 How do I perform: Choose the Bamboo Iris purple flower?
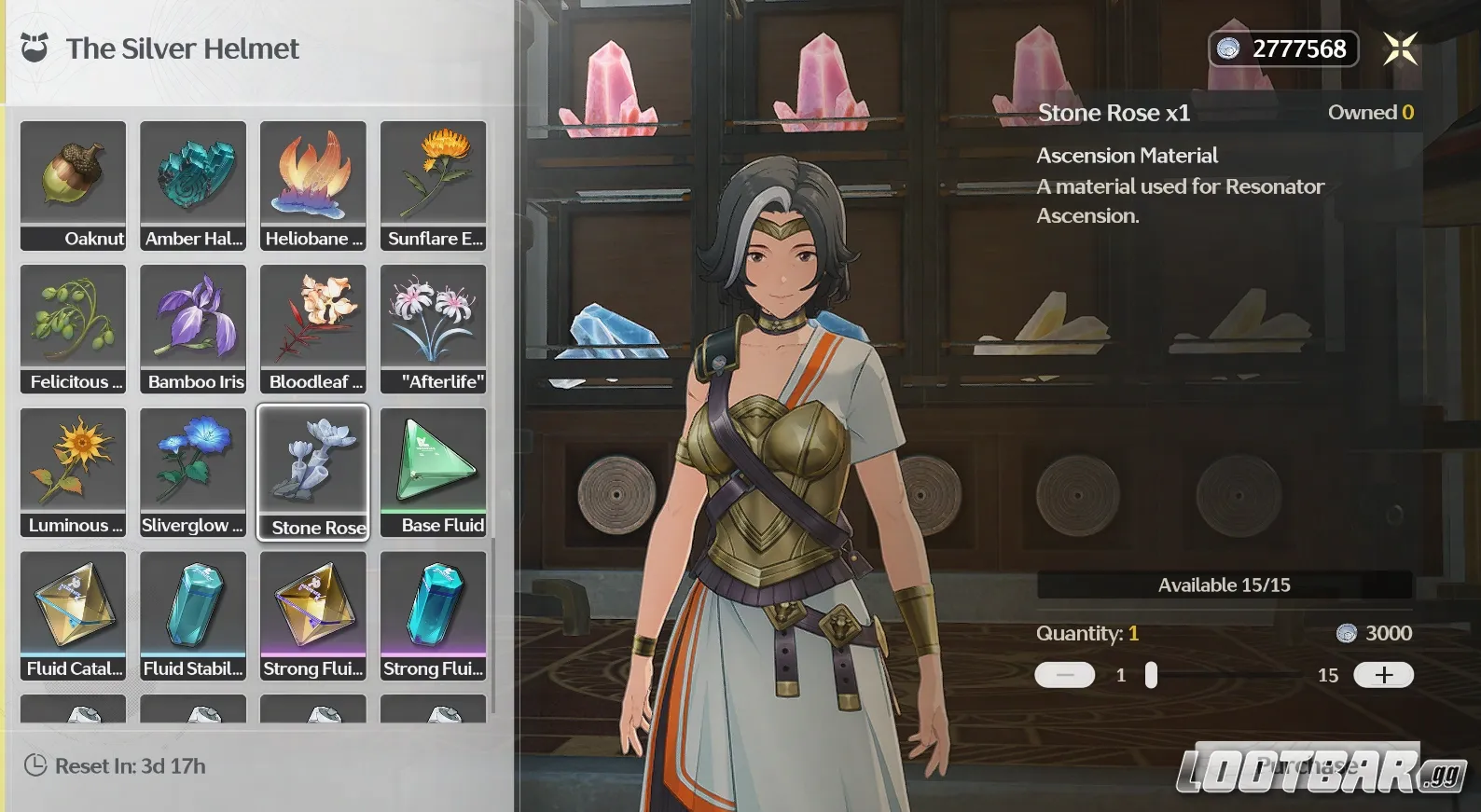coord(193,328)
